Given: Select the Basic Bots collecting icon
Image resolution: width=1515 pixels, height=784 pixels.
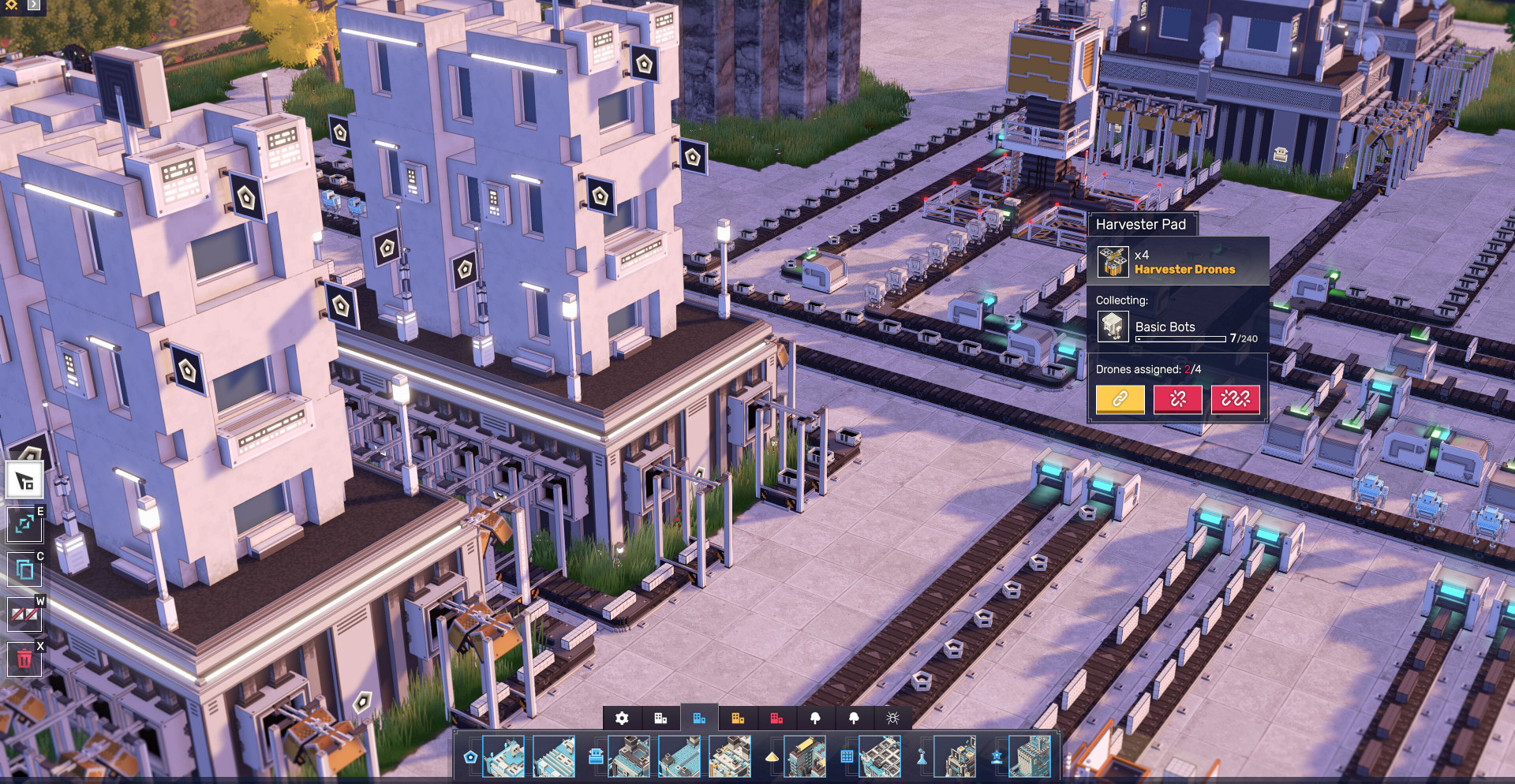Looking at the screenshot, I should tap(1113, 327).
